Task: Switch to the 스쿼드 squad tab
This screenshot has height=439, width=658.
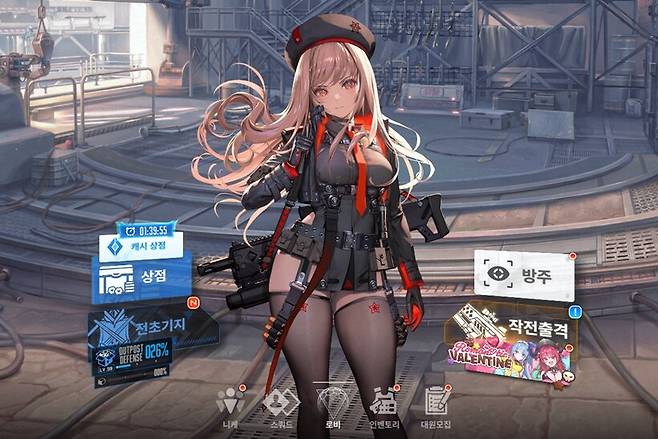Action: [281, 404]
